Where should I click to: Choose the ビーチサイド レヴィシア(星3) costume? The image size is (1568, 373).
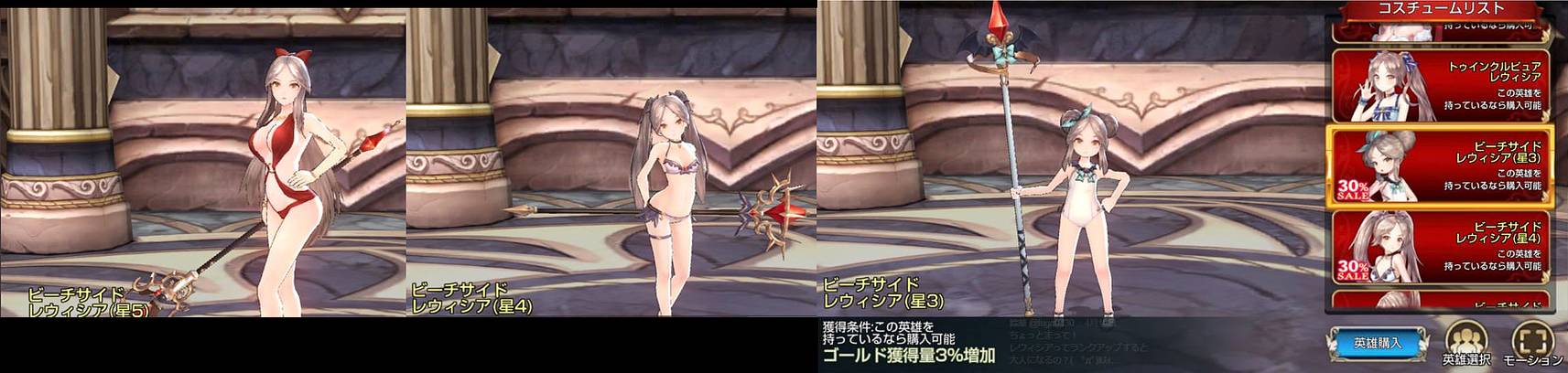(x=1441, y=166)
